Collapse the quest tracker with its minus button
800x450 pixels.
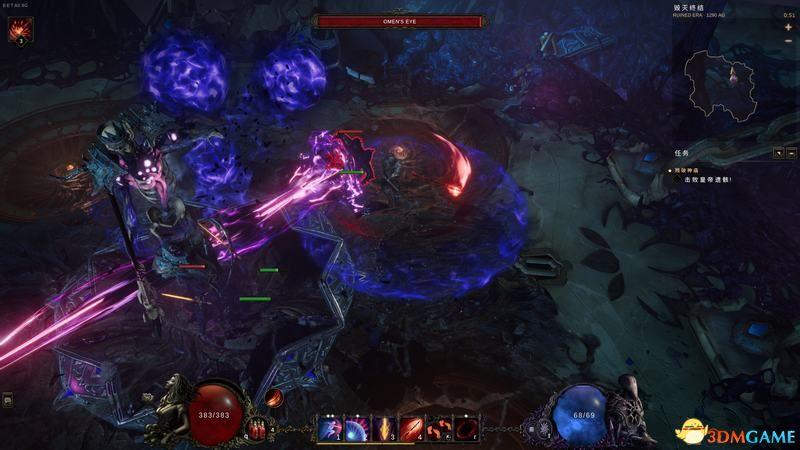click(x=791, y=153)
